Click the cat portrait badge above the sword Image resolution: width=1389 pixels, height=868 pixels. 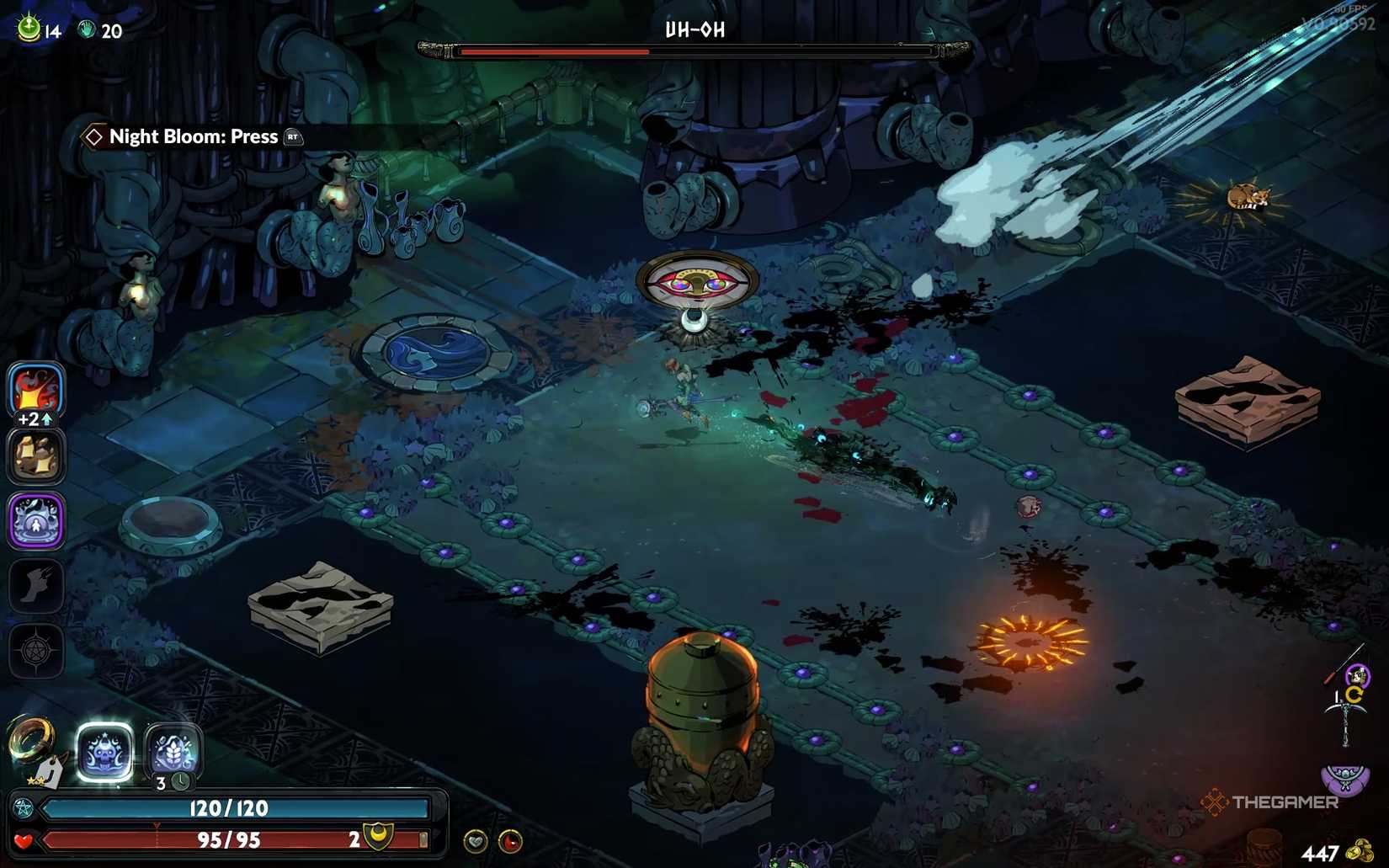pos(1356,674)
